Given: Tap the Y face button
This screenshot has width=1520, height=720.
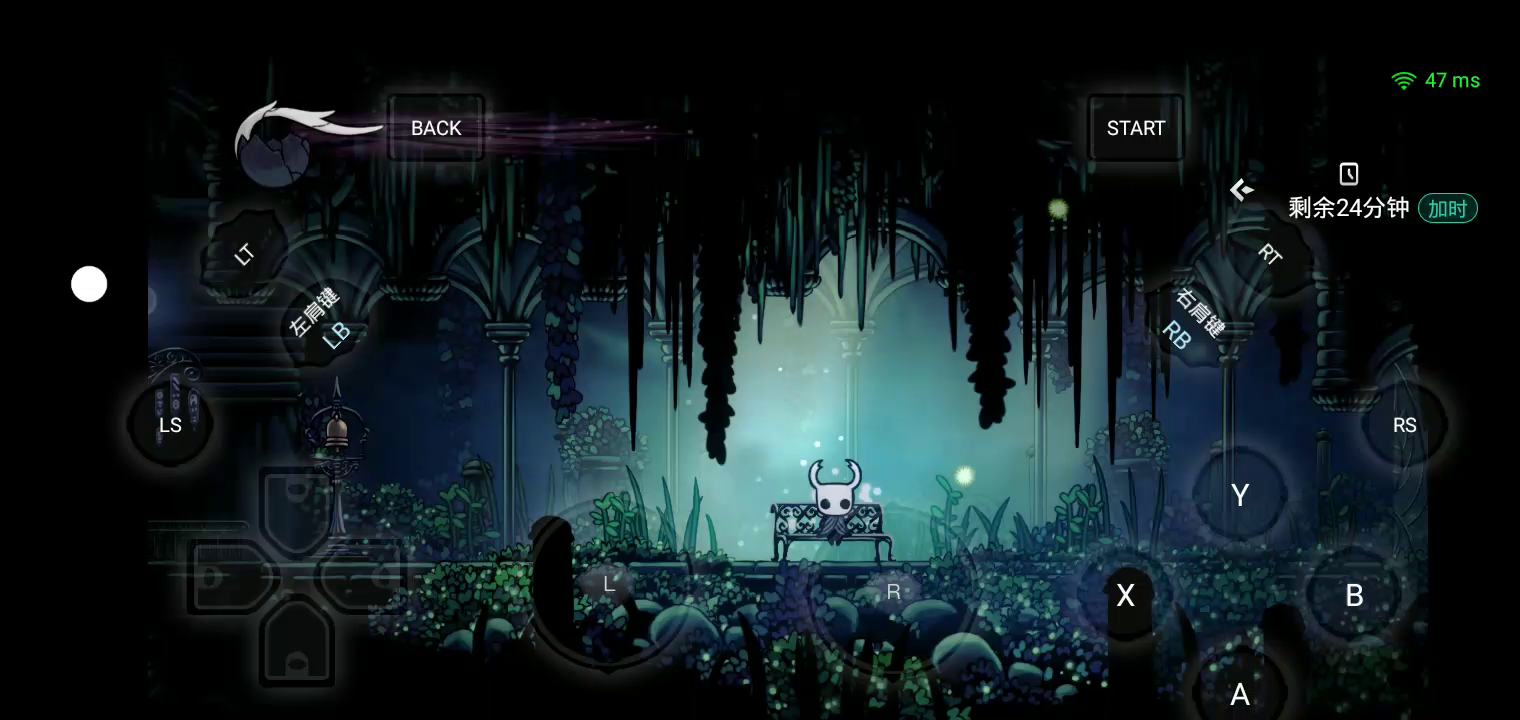Looking at the screenshot, I should pyautogui.click(x=1240, y=495).
